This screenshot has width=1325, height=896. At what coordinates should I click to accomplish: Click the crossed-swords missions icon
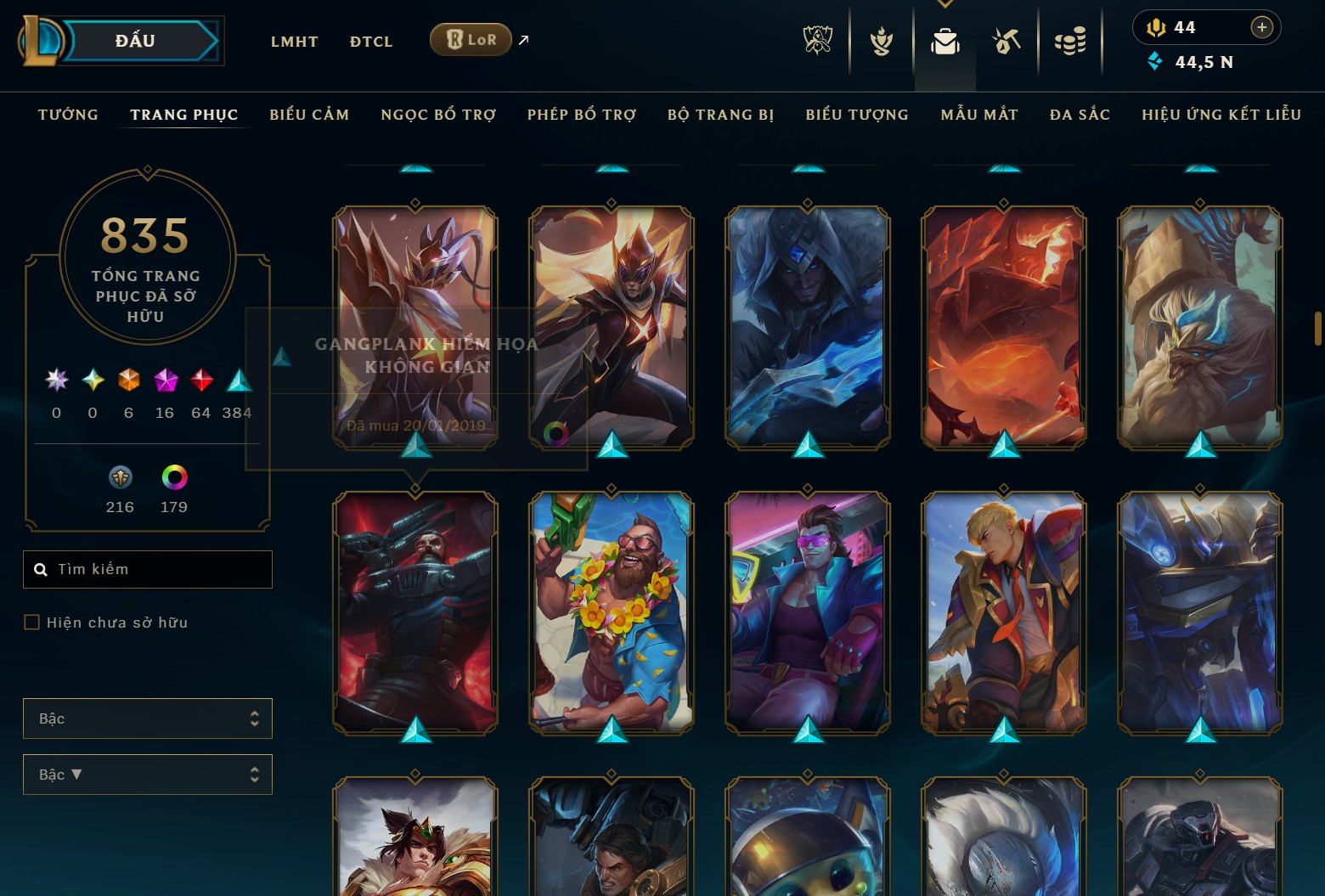click(1006, 40)
